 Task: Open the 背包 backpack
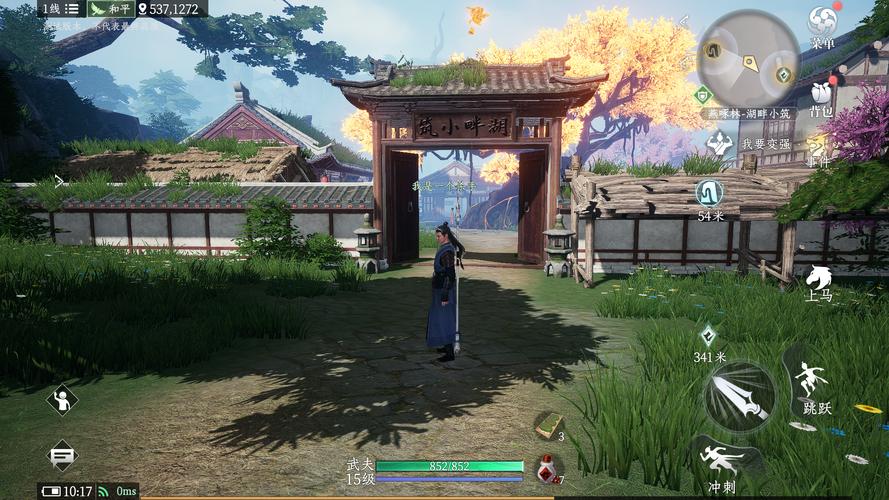click(x=821, y=96)
